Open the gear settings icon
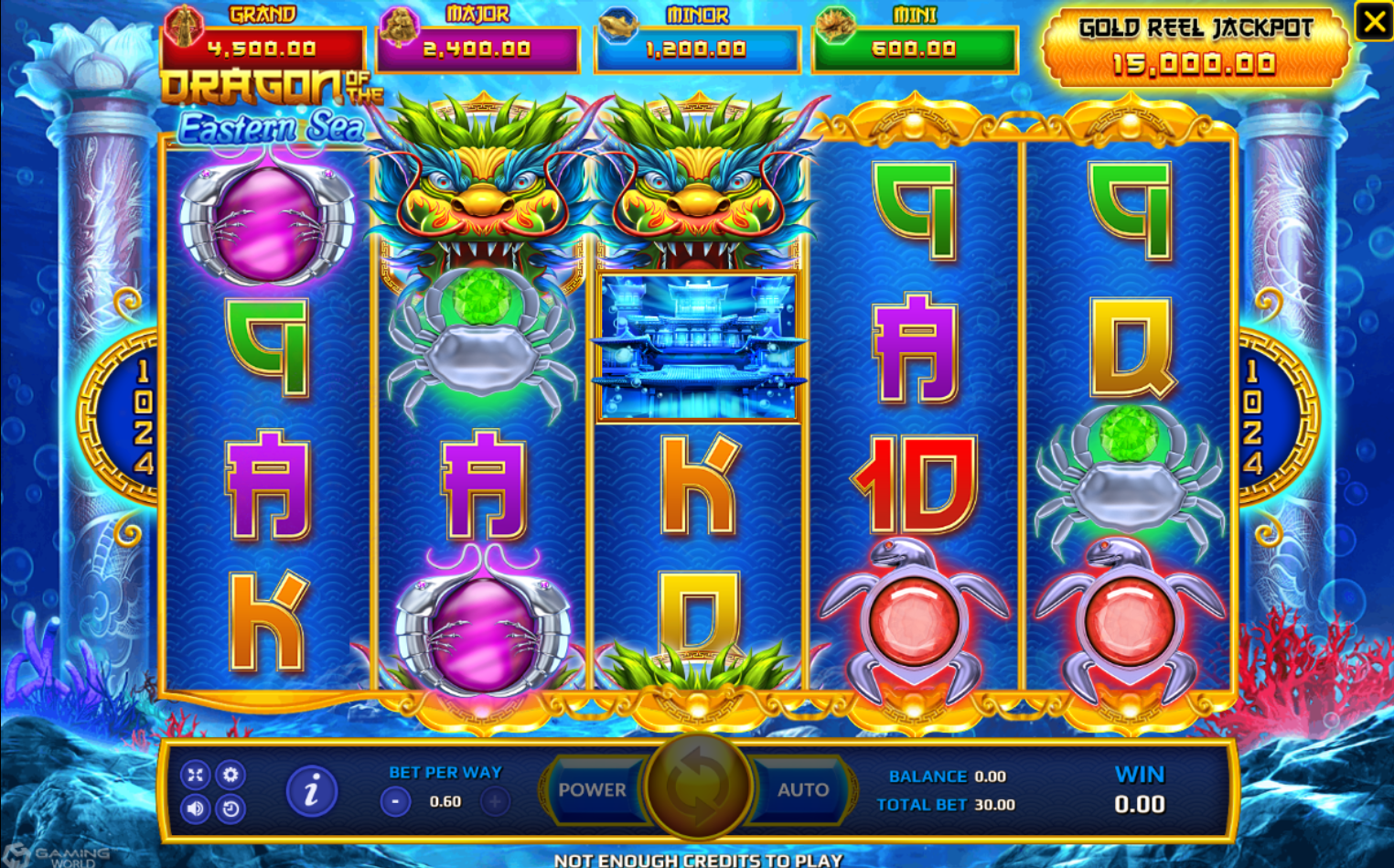Image resolution: width=1394 pixels, height=868 pixels. pos(231,775)
